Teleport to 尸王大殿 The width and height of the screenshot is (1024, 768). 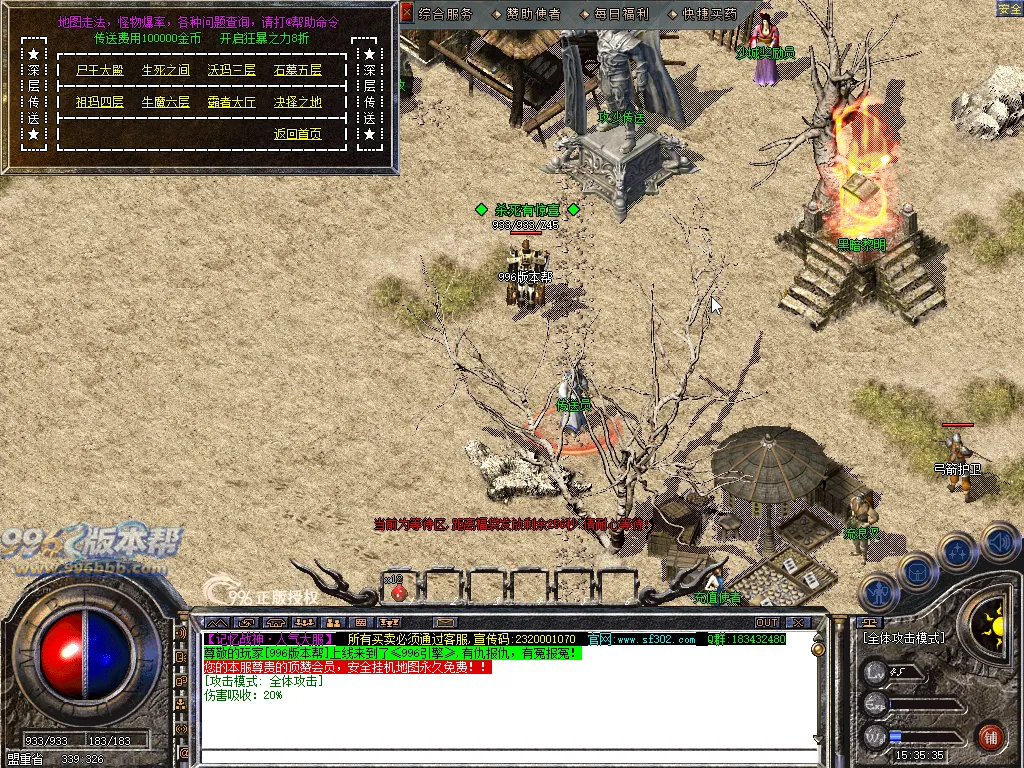click(x=99, y=71)
